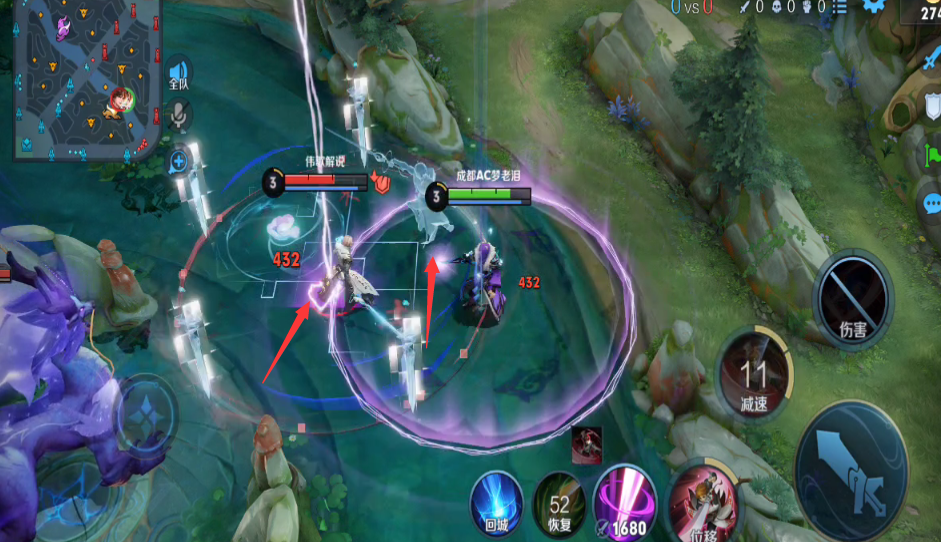Activate the 回城 recall ability
941x542 pixels.
click(496, 502)
